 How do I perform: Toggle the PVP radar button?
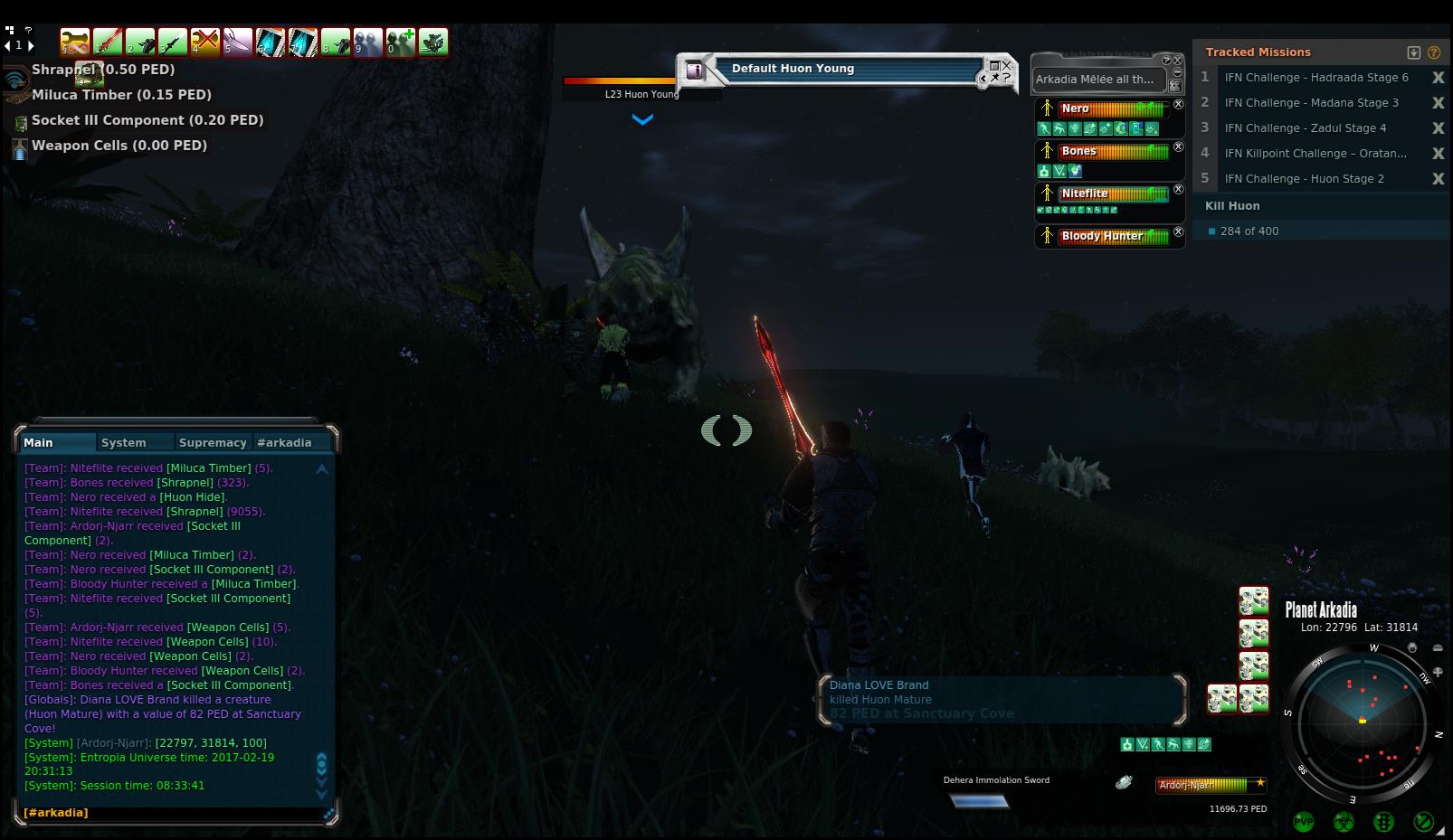coord(1304,822)
